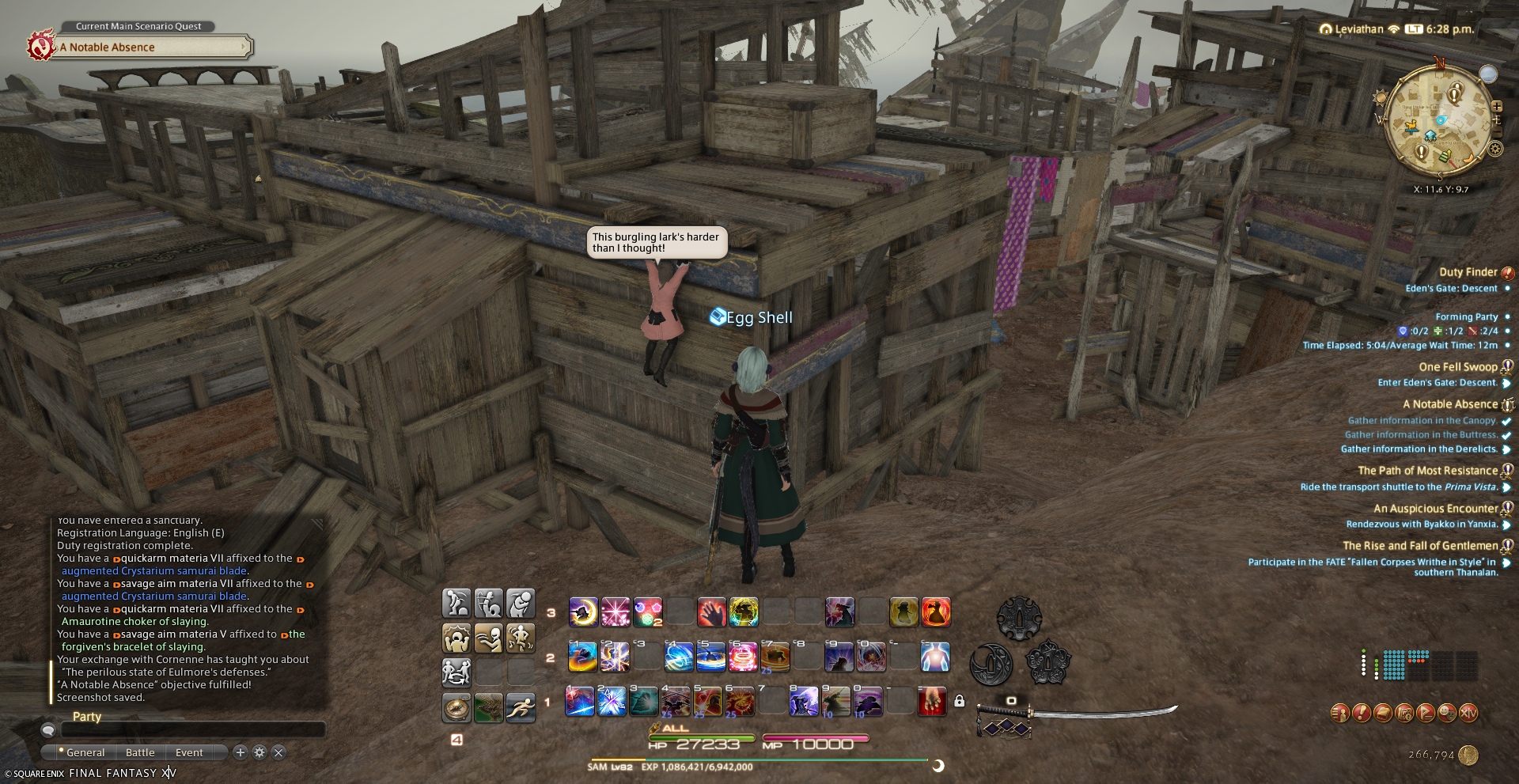Screen dimensions: 1519x784
Task: Zoom in the minimap with plus button
Action: point(1497,106)
